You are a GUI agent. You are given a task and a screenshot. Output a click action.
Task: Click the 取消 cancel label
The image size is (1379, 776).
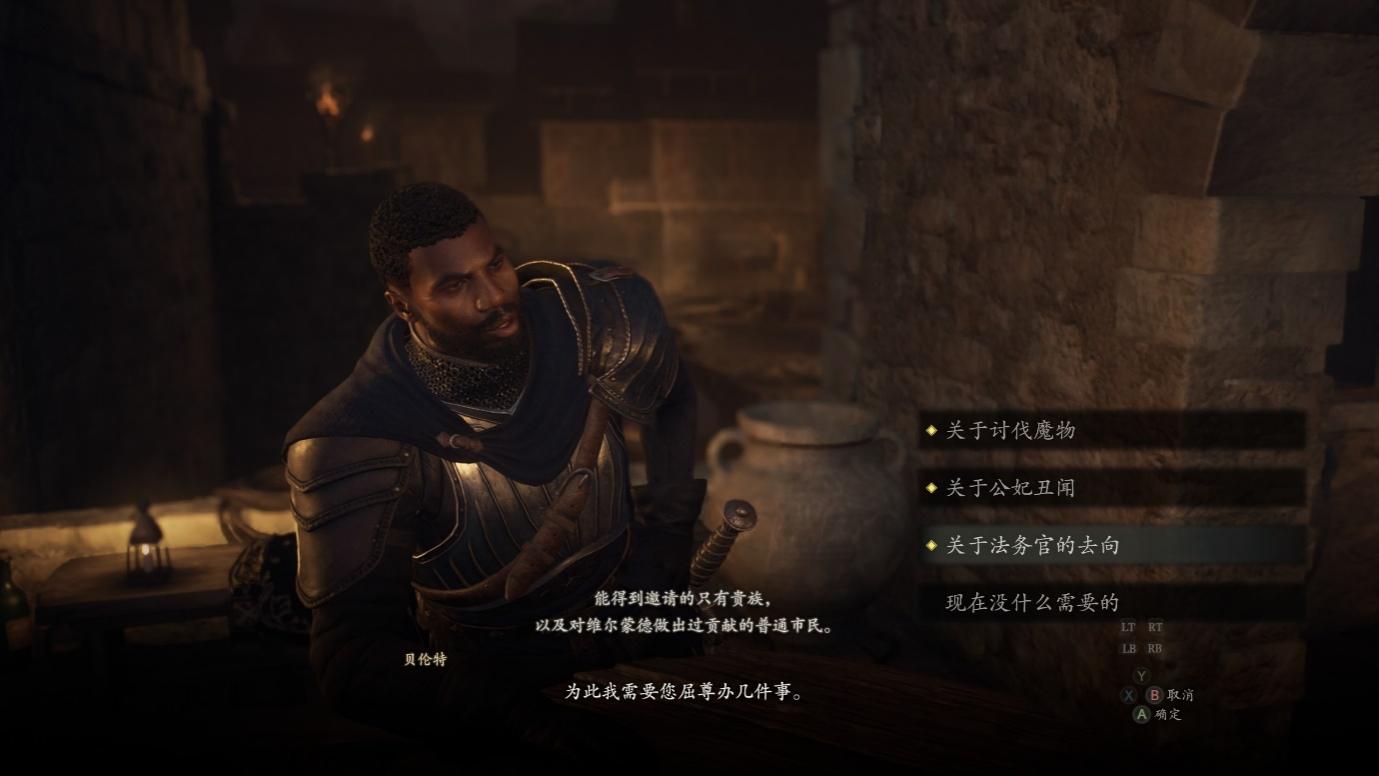point(1180,696)
